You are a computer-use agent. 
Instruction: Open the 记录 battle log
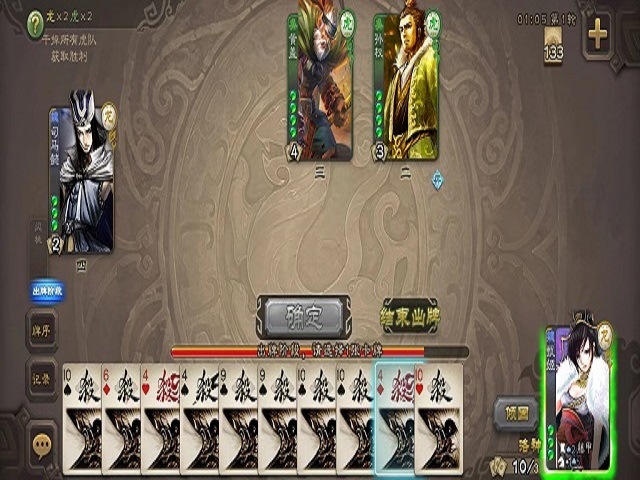[x=42, y=372]
